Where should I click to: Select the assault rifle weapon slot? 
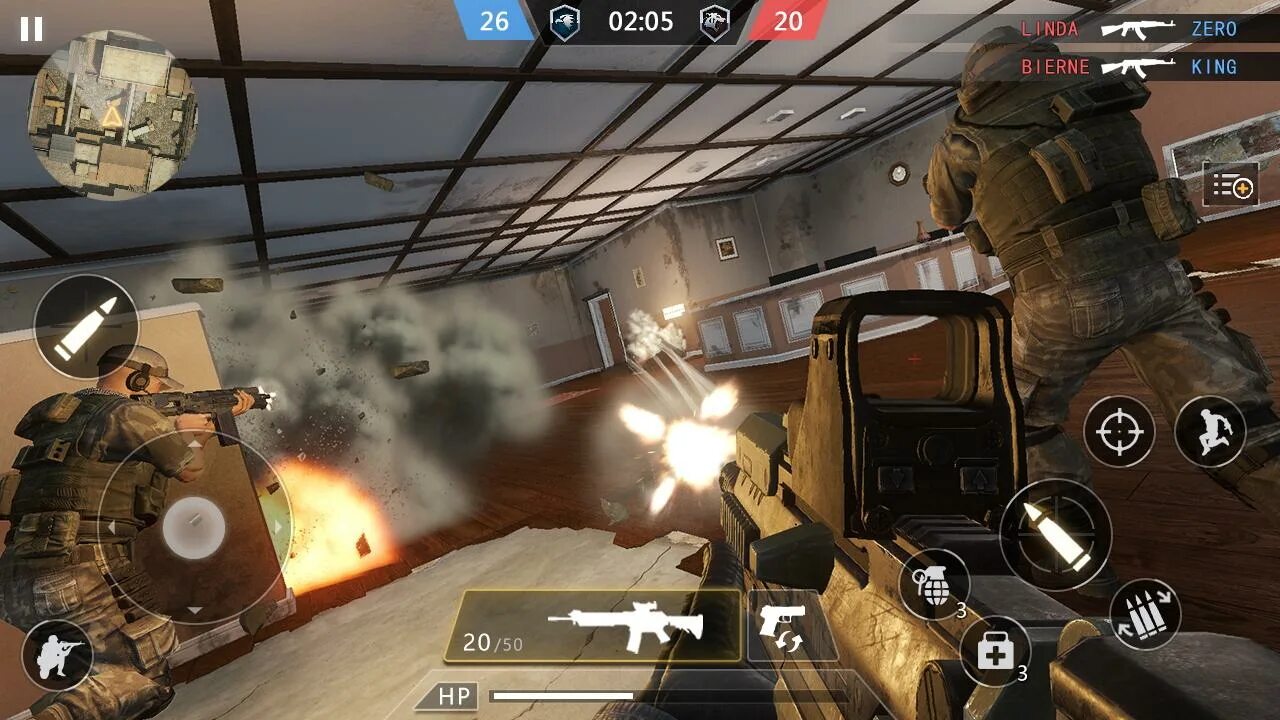point(593,626)
